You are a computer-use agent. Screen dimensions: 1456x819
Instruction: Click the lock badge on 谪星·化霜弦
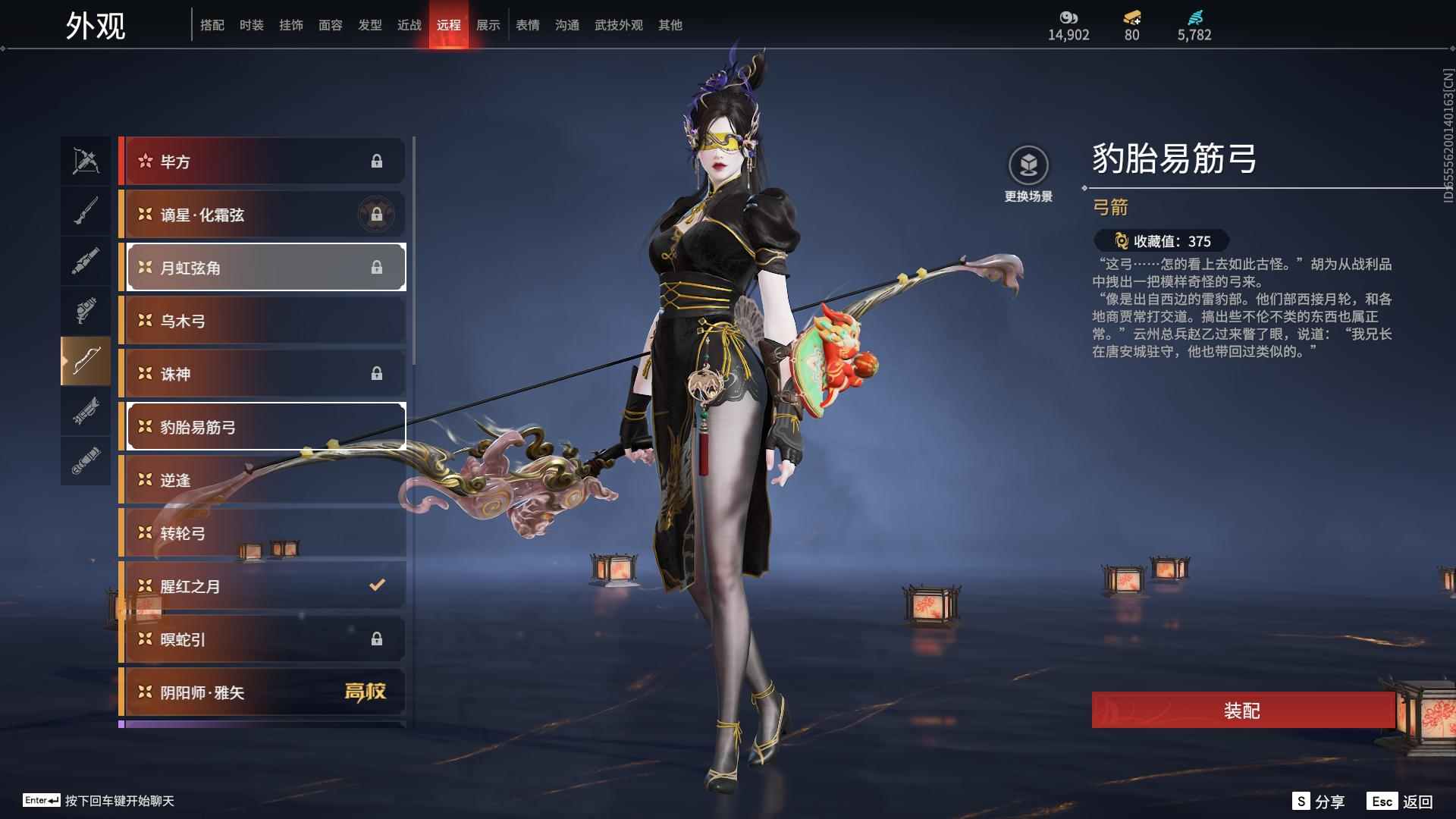[377, 215]
